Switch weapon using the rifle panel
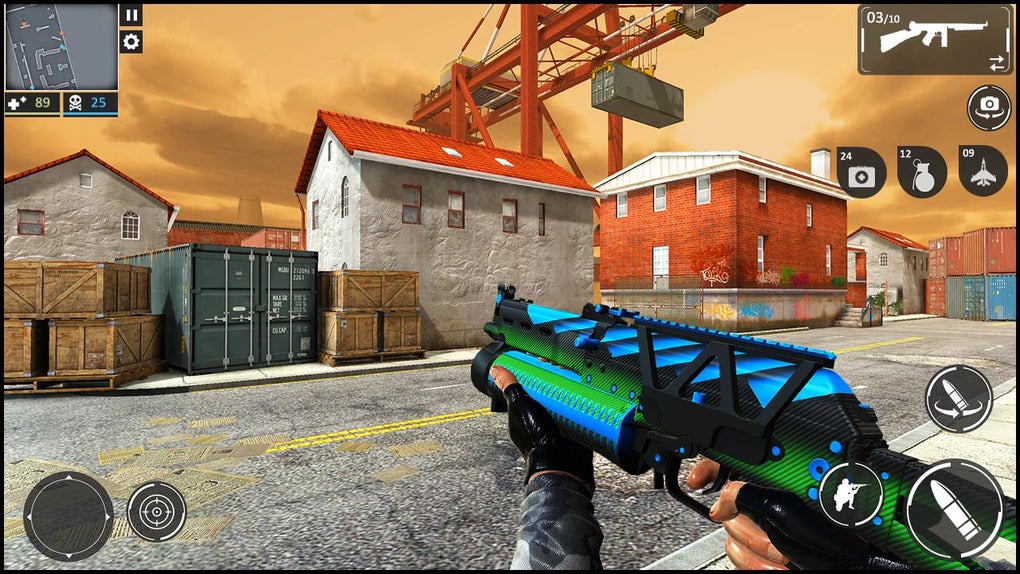The height and width of the screenshot is (574, 1020). pos(933,40)
